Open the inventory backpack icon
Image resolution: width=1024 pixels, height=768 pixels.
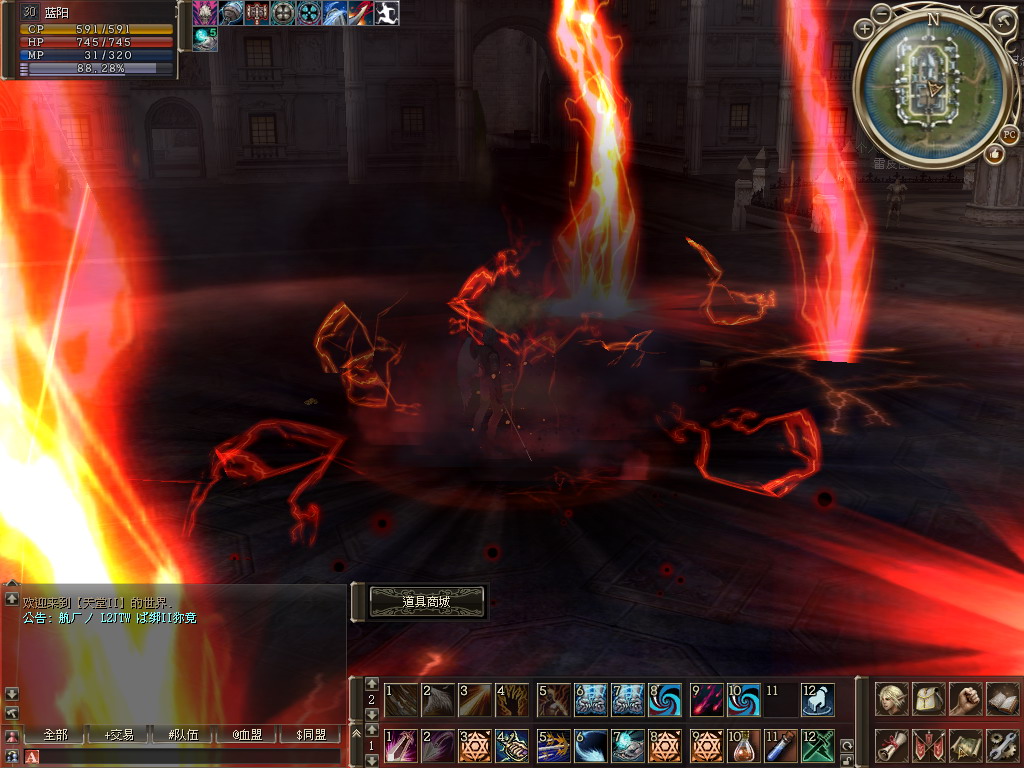(x=929, y=699)
